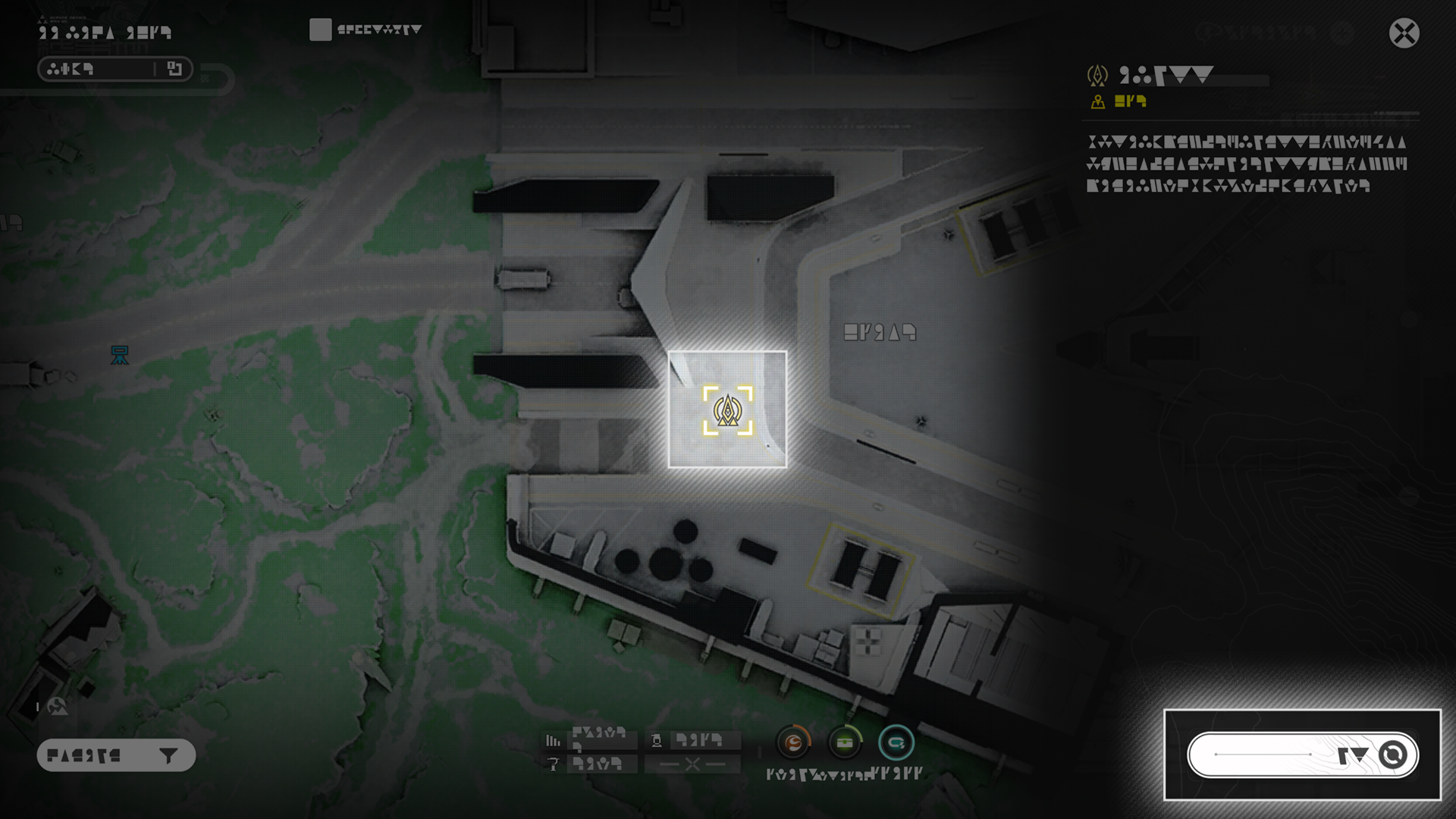Click the highlighted white pill button
Screen dimensions: 1456x819
pos(1302,755)
